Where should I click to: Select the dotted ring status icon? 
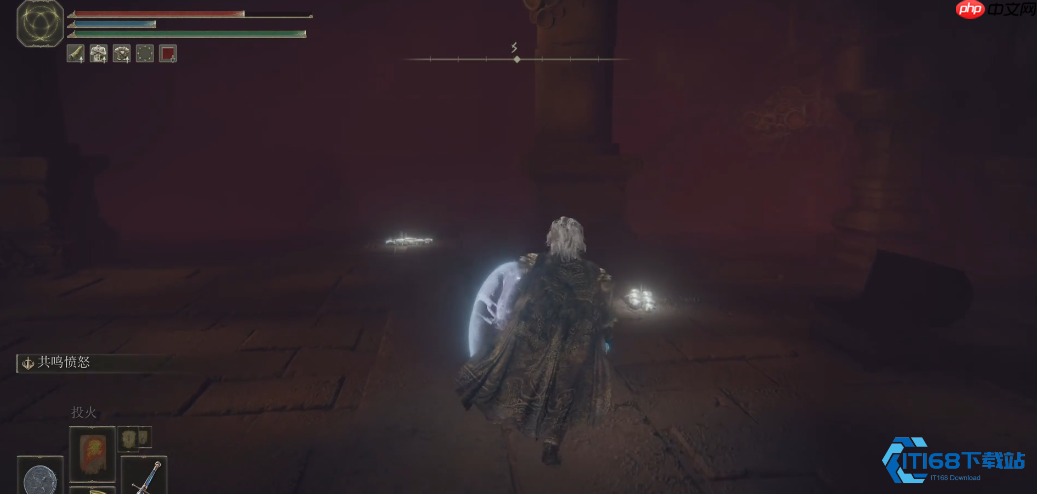pos(145,54)
